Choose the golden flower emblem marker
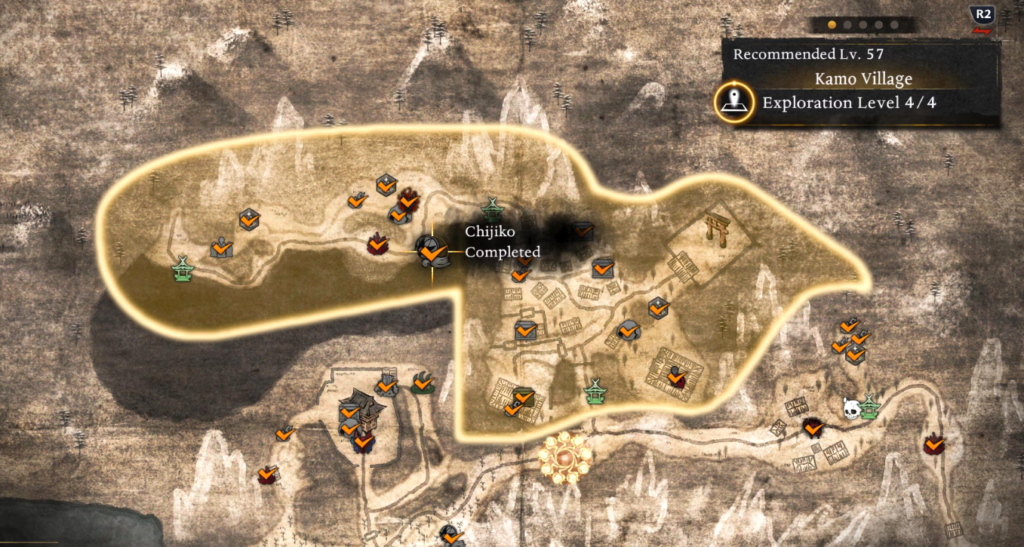Image resolution: width=1024 pixels, height=547 pixels. pos(565,457)
